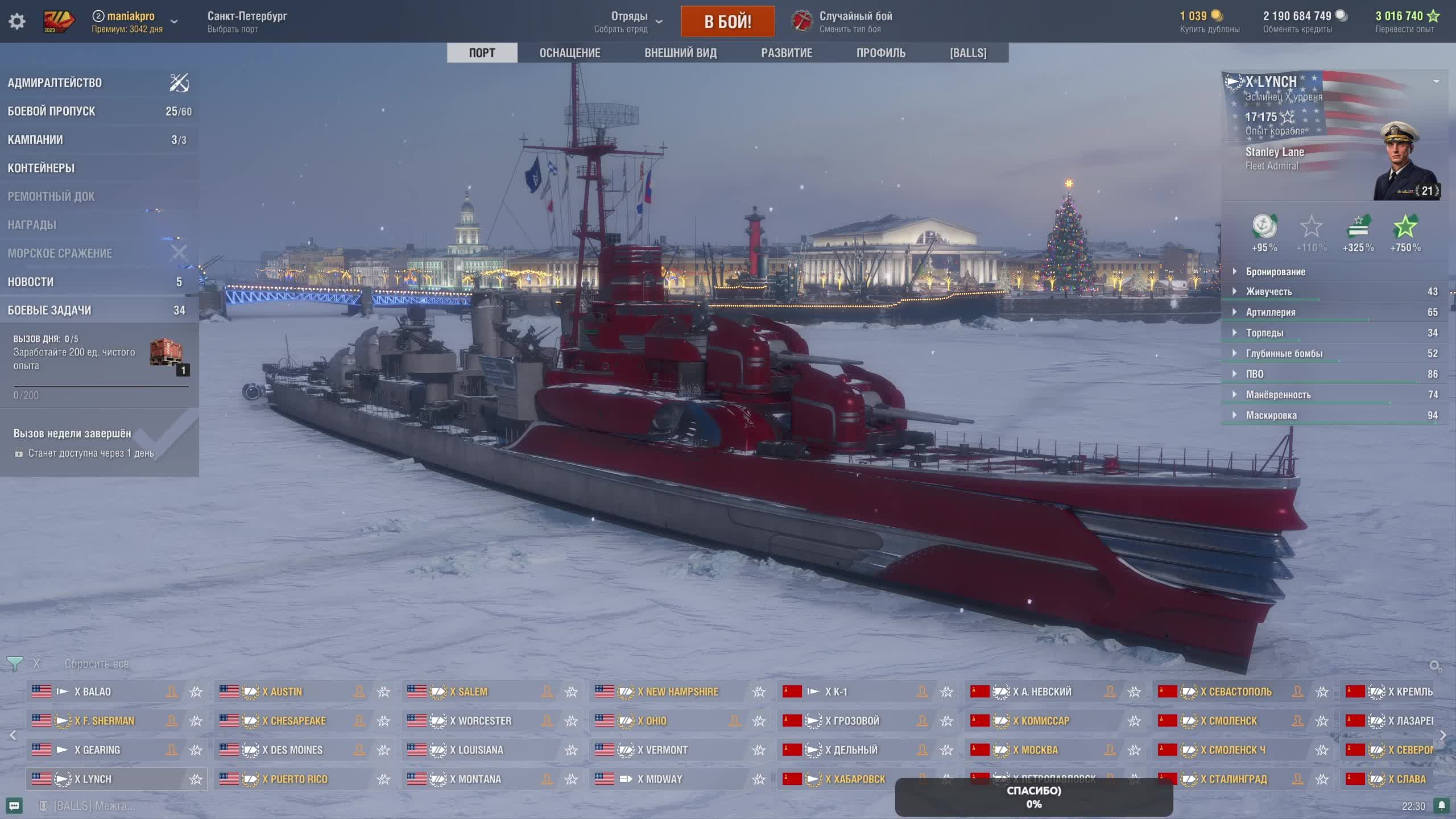
Task: Show the ПРОФИЛЬ tab
Action: click(880, 53)
